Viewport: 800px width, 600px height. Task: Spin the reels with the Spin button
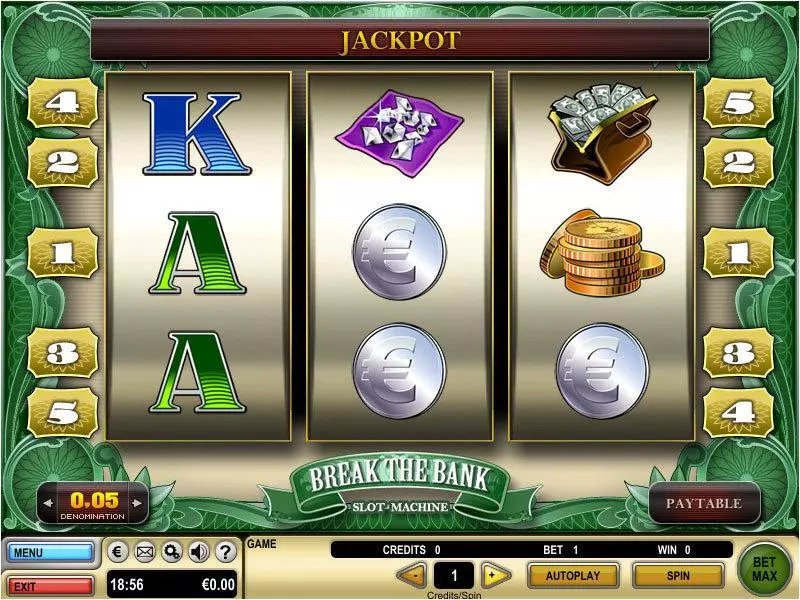tap(678, 576)
